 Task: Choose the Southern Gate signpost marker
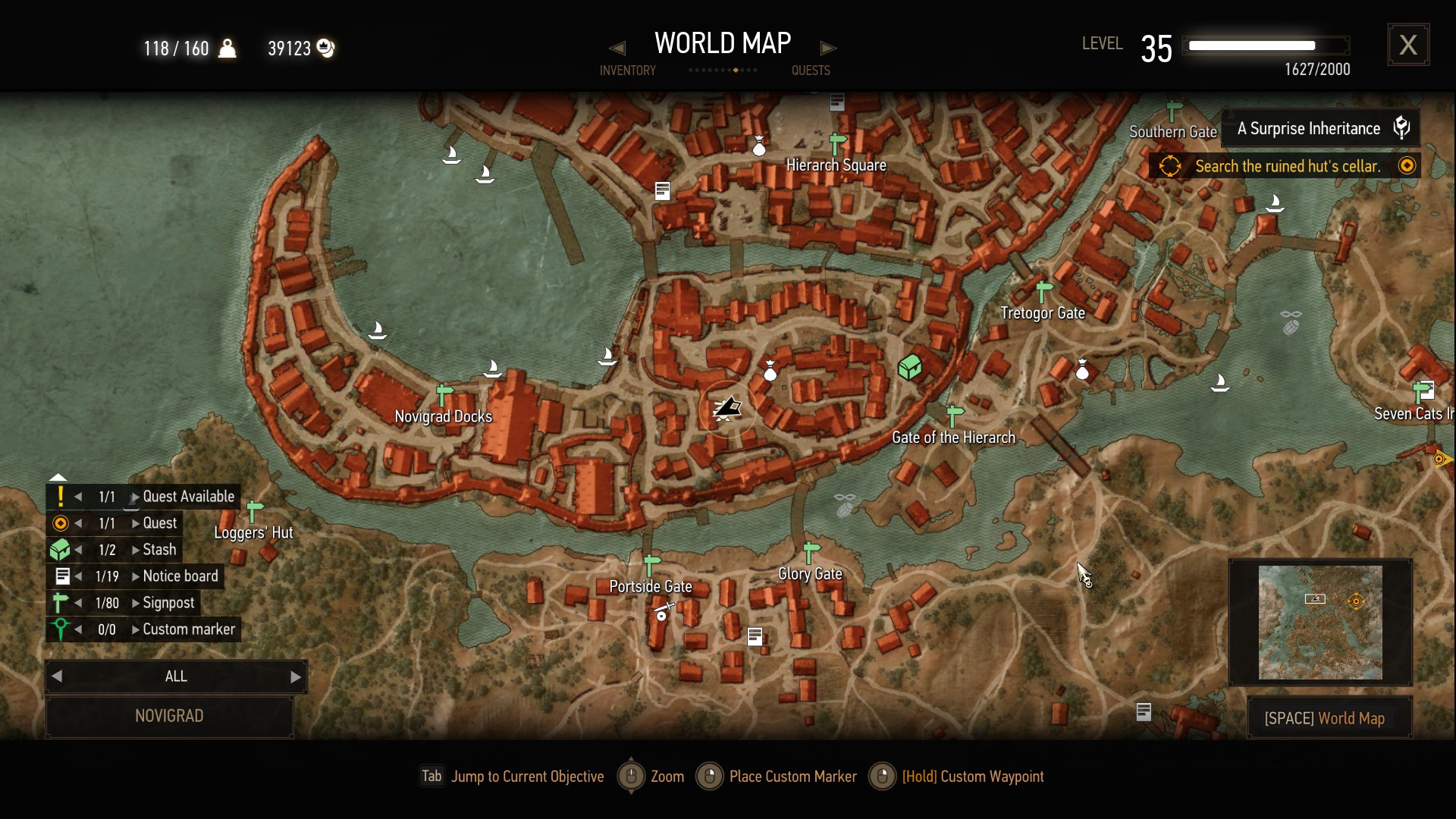[1174, 111]
